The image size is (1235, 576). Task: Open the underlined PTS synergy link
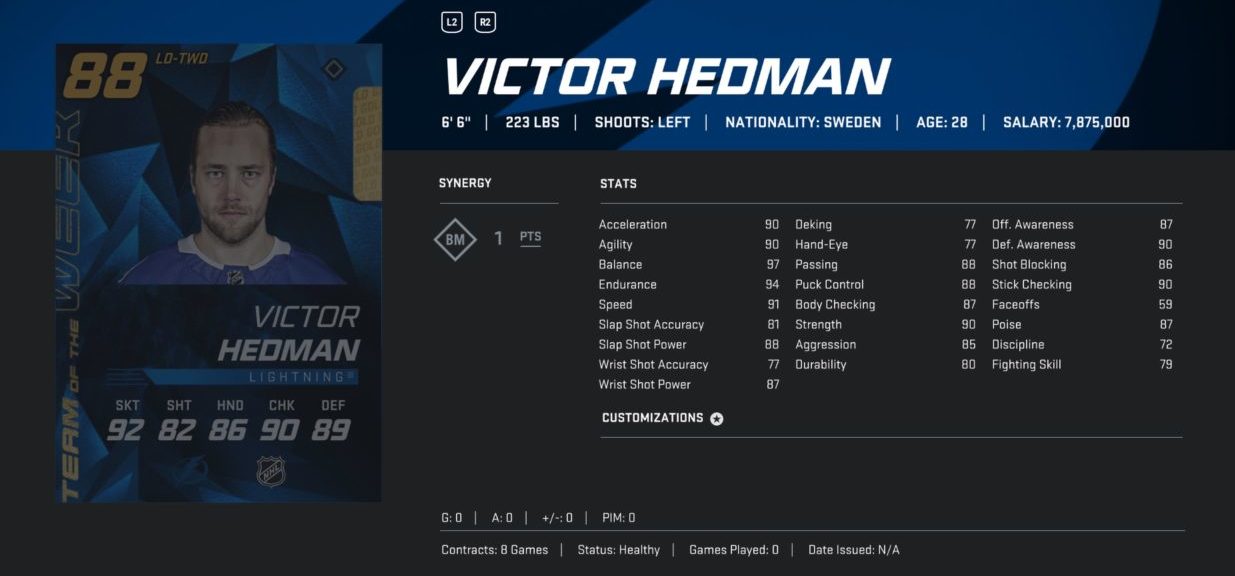530,238
